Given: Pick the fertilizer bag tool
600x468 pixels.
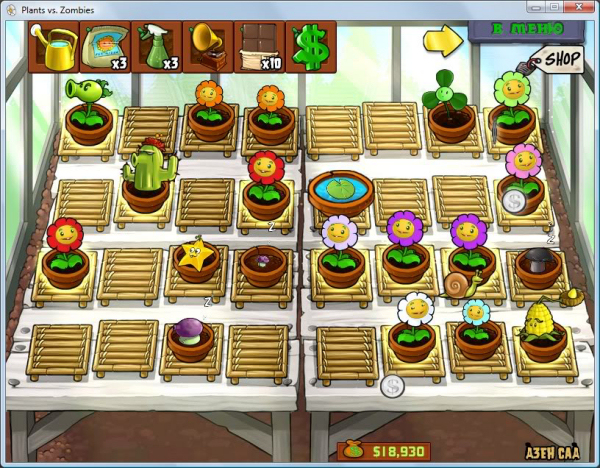Looking at the screenshot, I should pyautogui.click(x=105, y=47).
